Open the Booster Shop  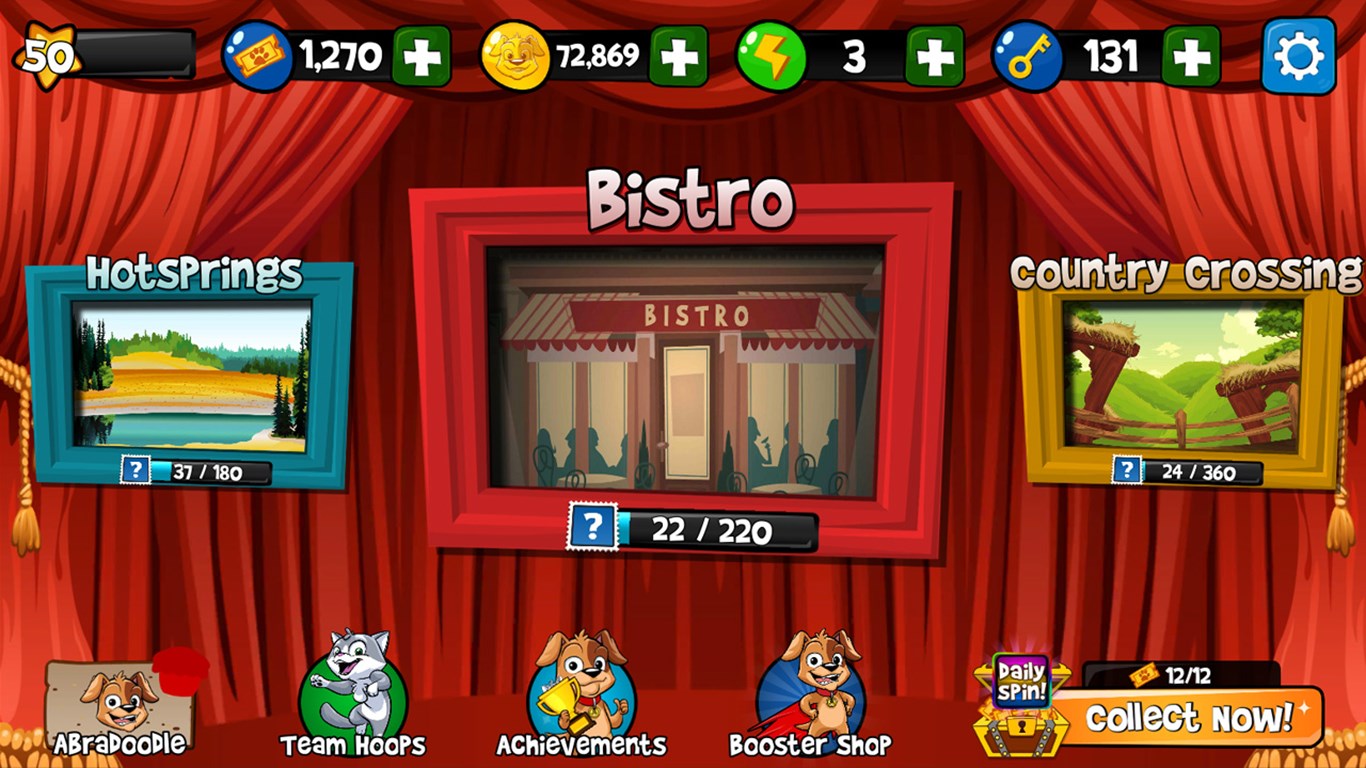(x=812, y=690)
